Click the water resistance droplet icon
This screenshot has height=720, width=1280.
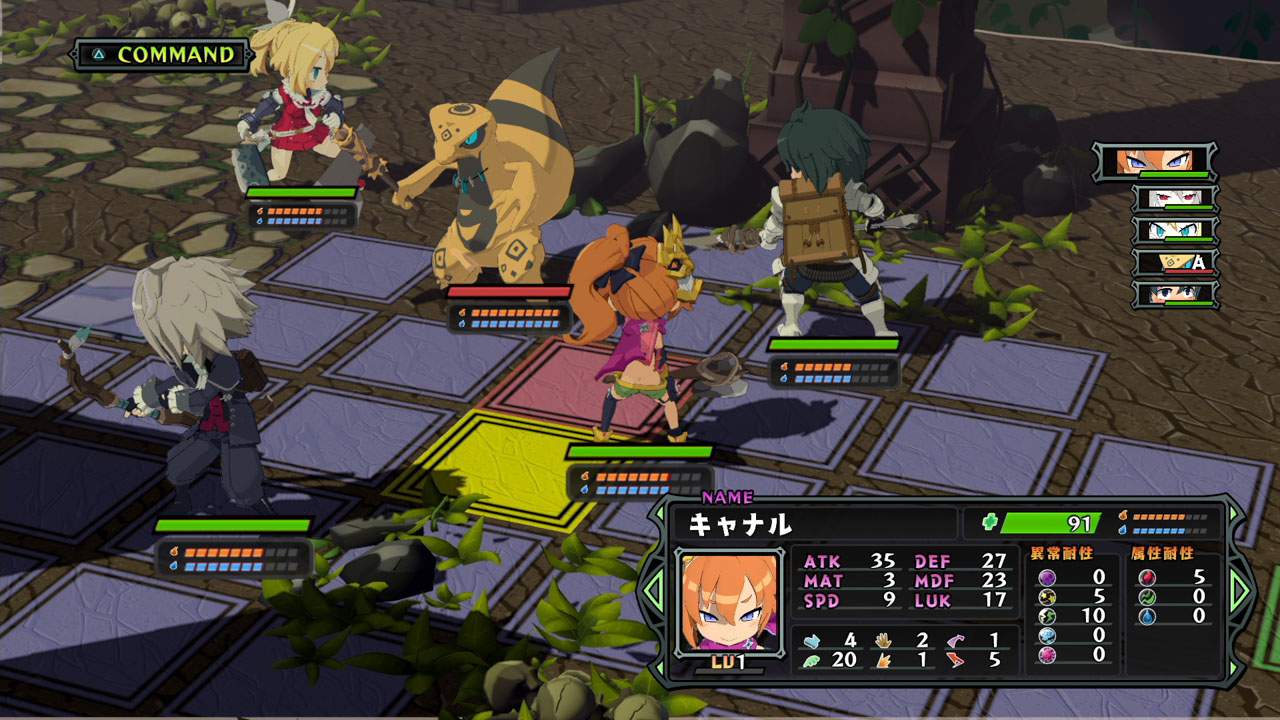tap(1146, 617)
